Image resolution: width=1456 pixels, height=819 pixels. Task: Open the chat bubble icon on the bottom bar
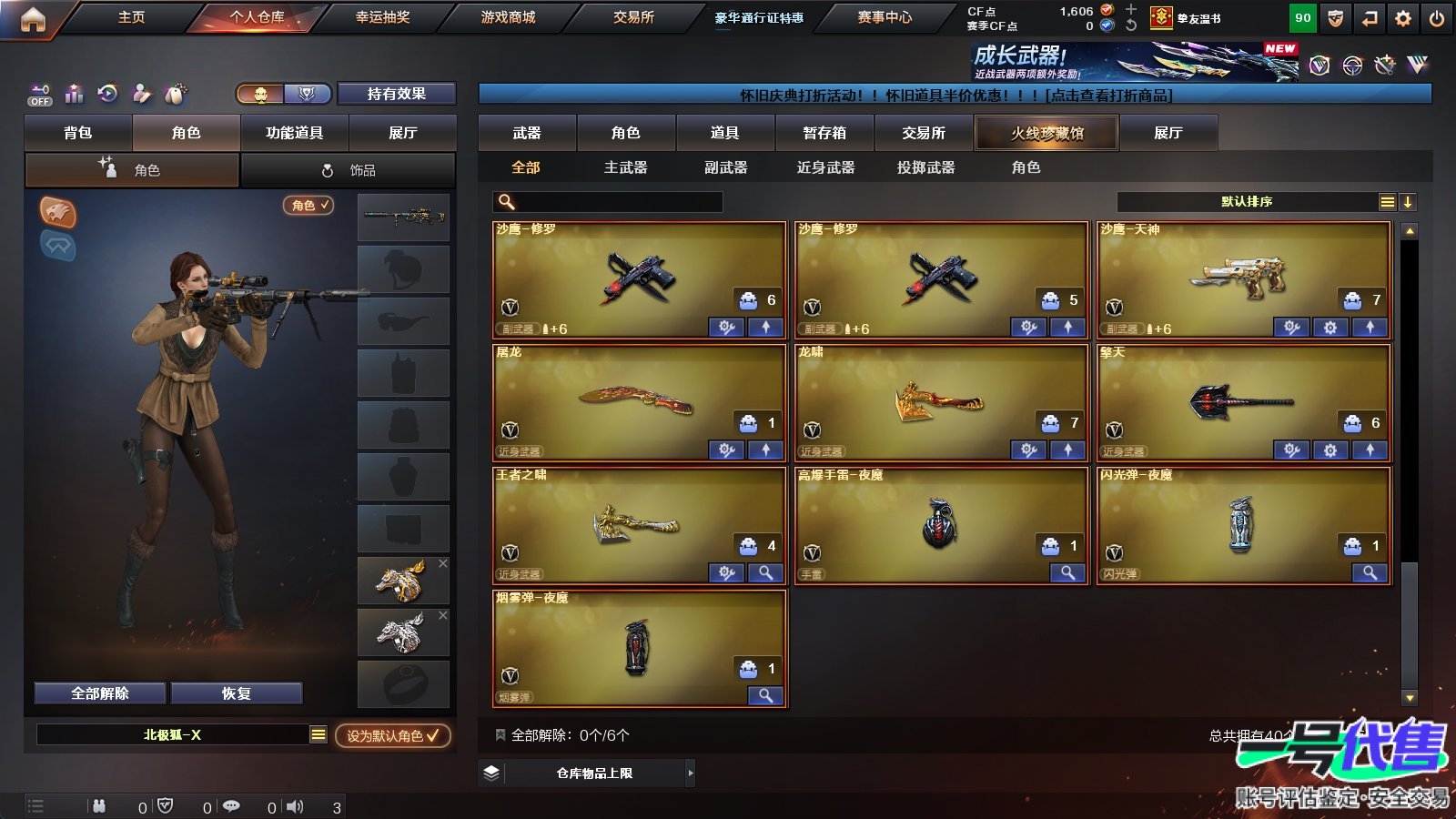click(x=232, y=804)
